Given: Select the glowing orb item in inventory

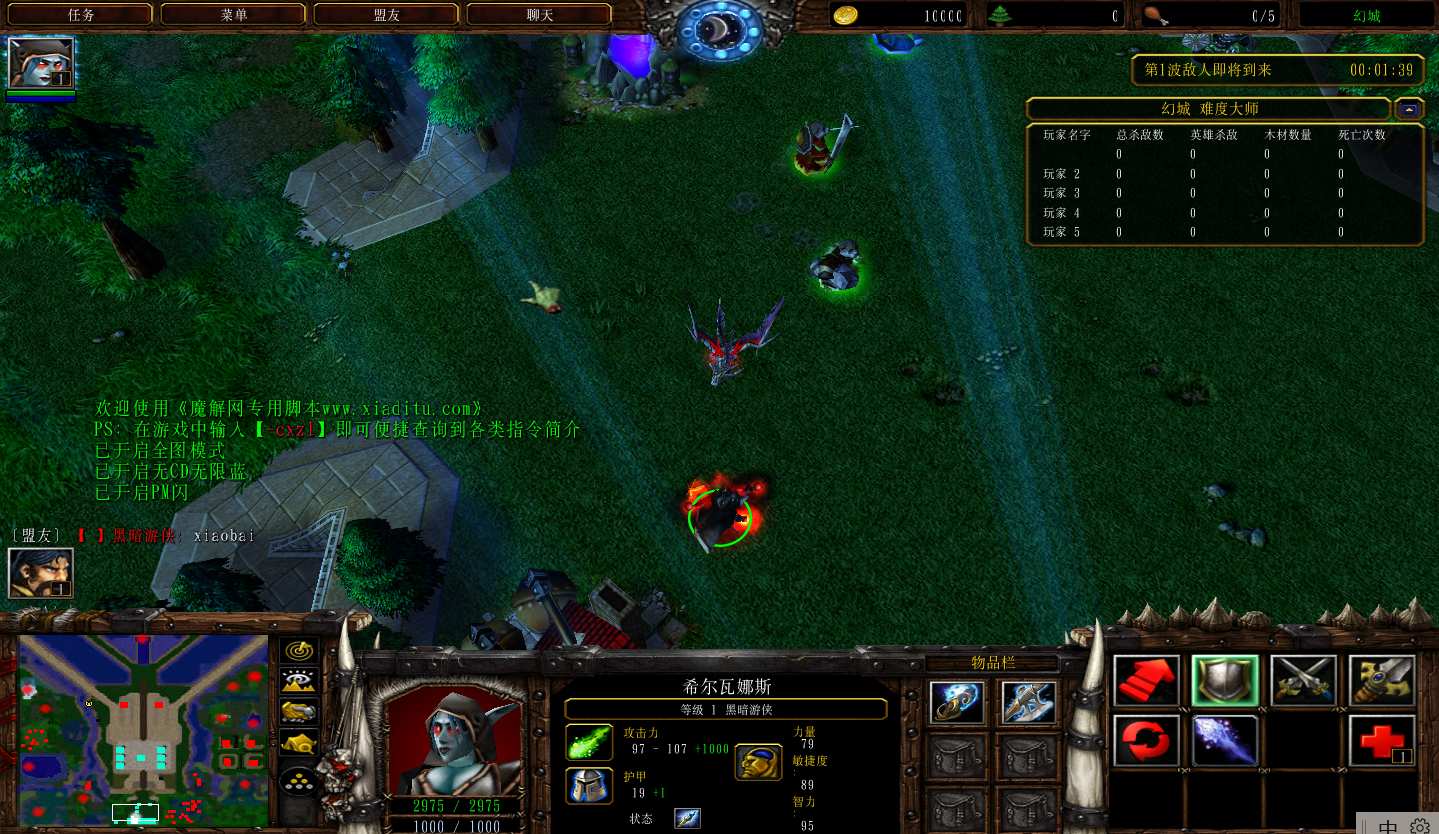Looking at the screenshot, I should pos(956,702).
